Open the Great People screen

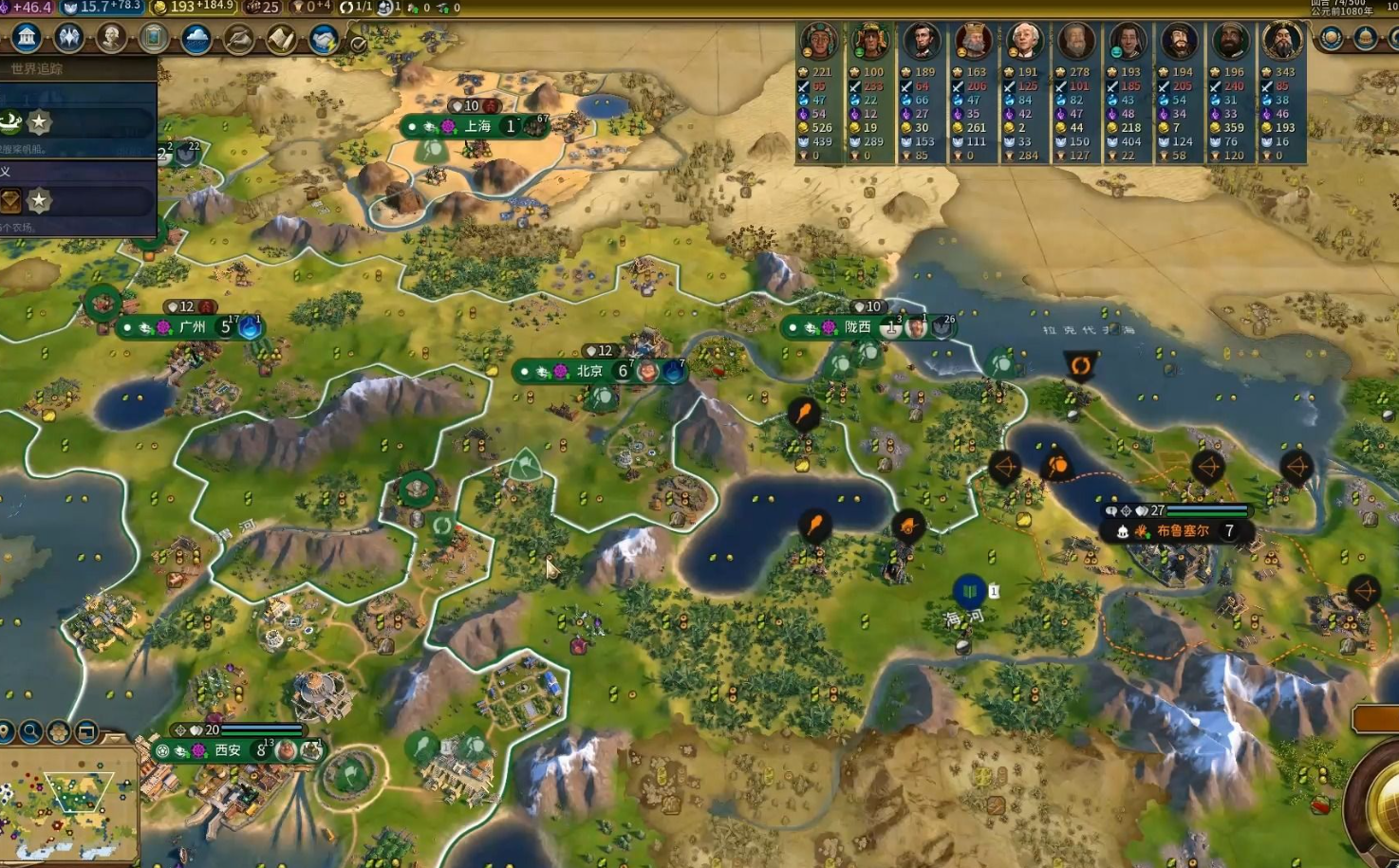[x=111, y=38]
